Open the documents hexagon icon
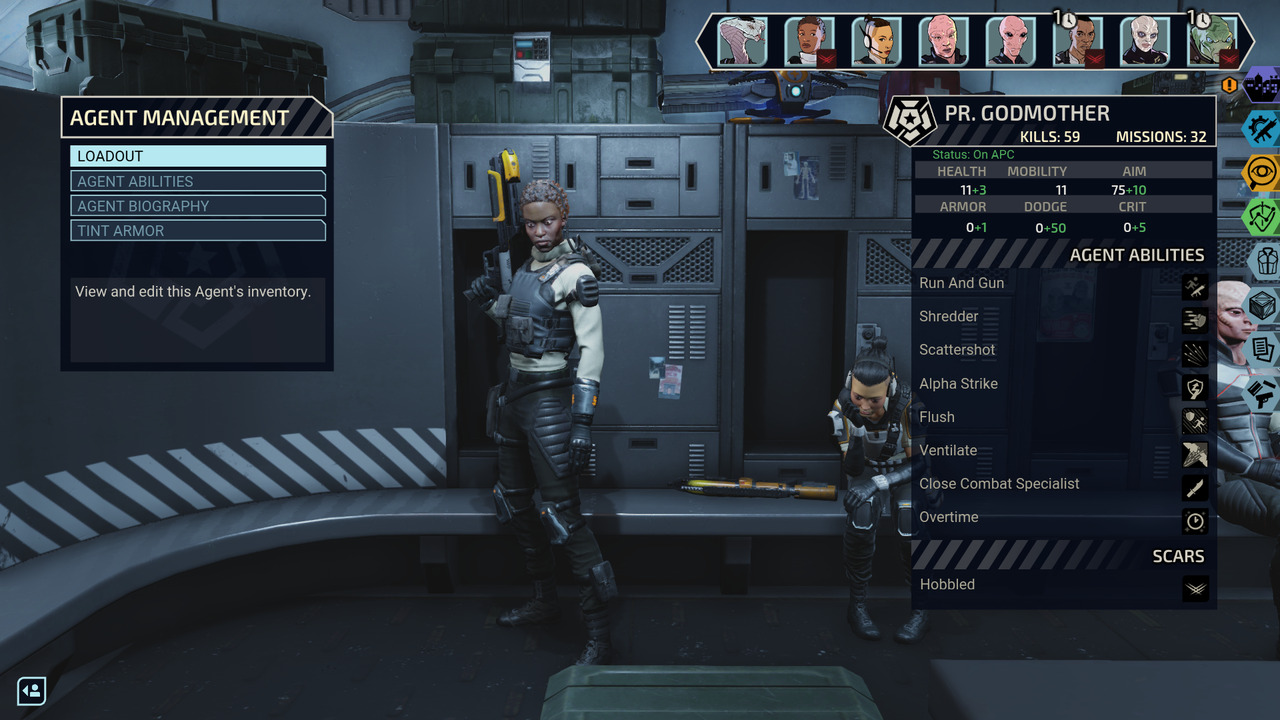This screenshot has height=720, width=1280. (x=1263, y=349)
